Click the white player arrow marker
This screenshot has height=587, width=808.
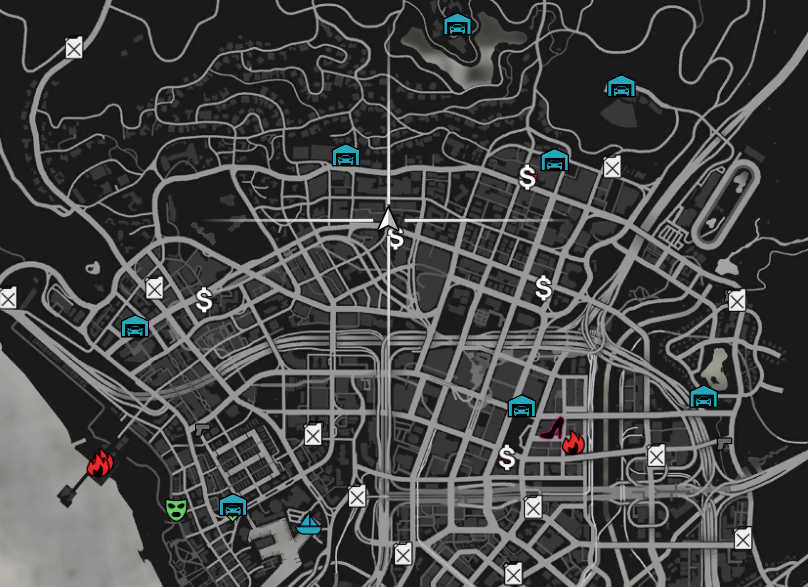(x=388, y=218)
